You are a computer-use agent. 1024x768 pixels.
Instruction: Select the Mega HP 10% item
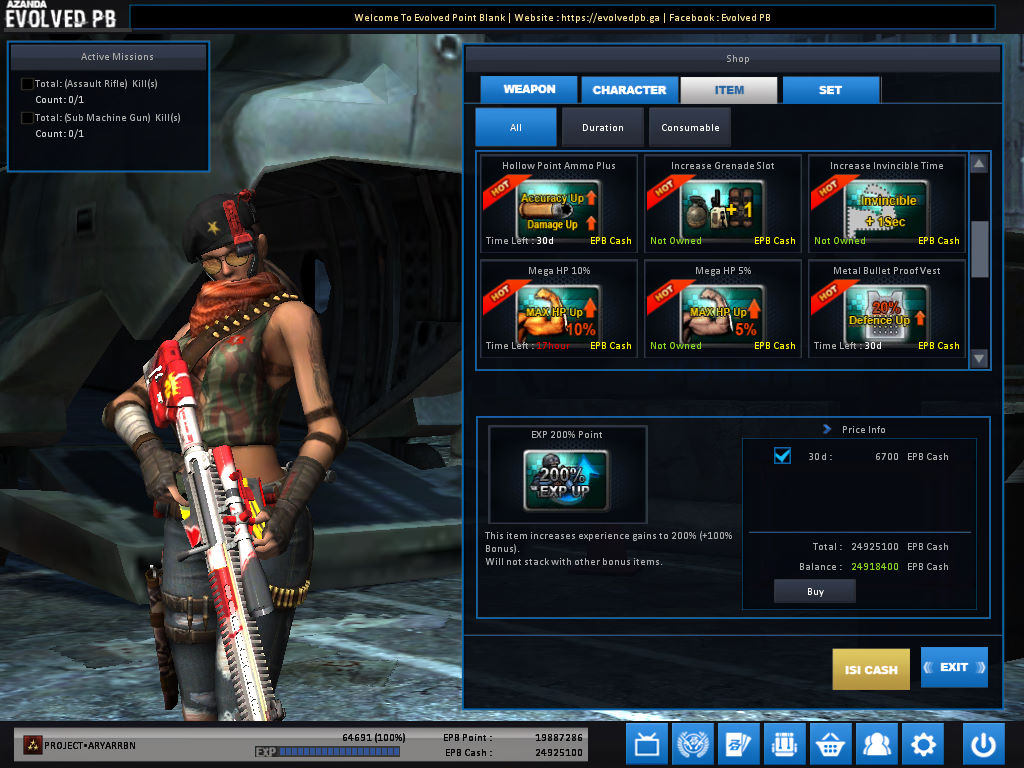[558, 308]
